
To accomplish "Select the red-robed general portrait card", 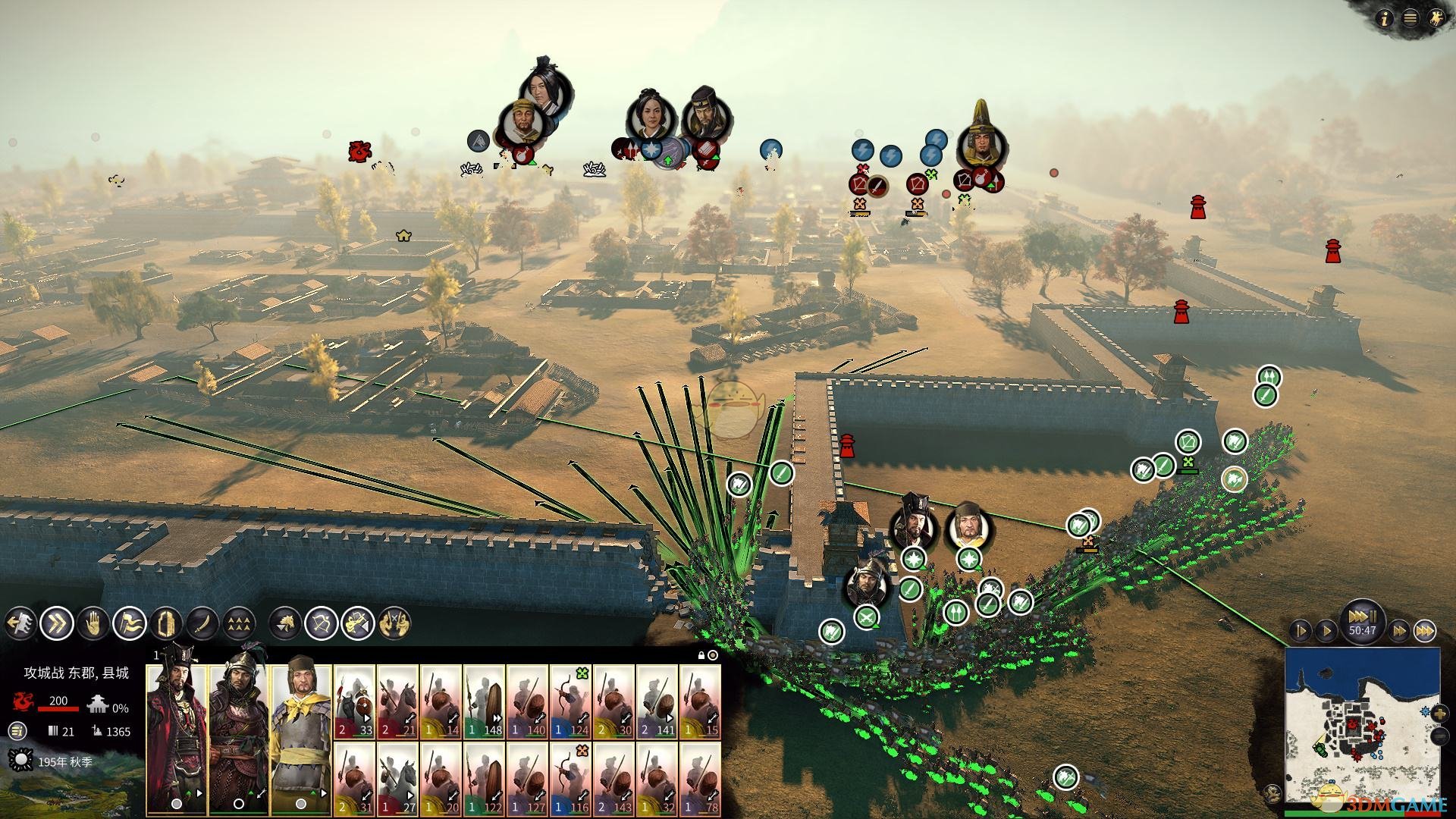I will coord(176,728).
